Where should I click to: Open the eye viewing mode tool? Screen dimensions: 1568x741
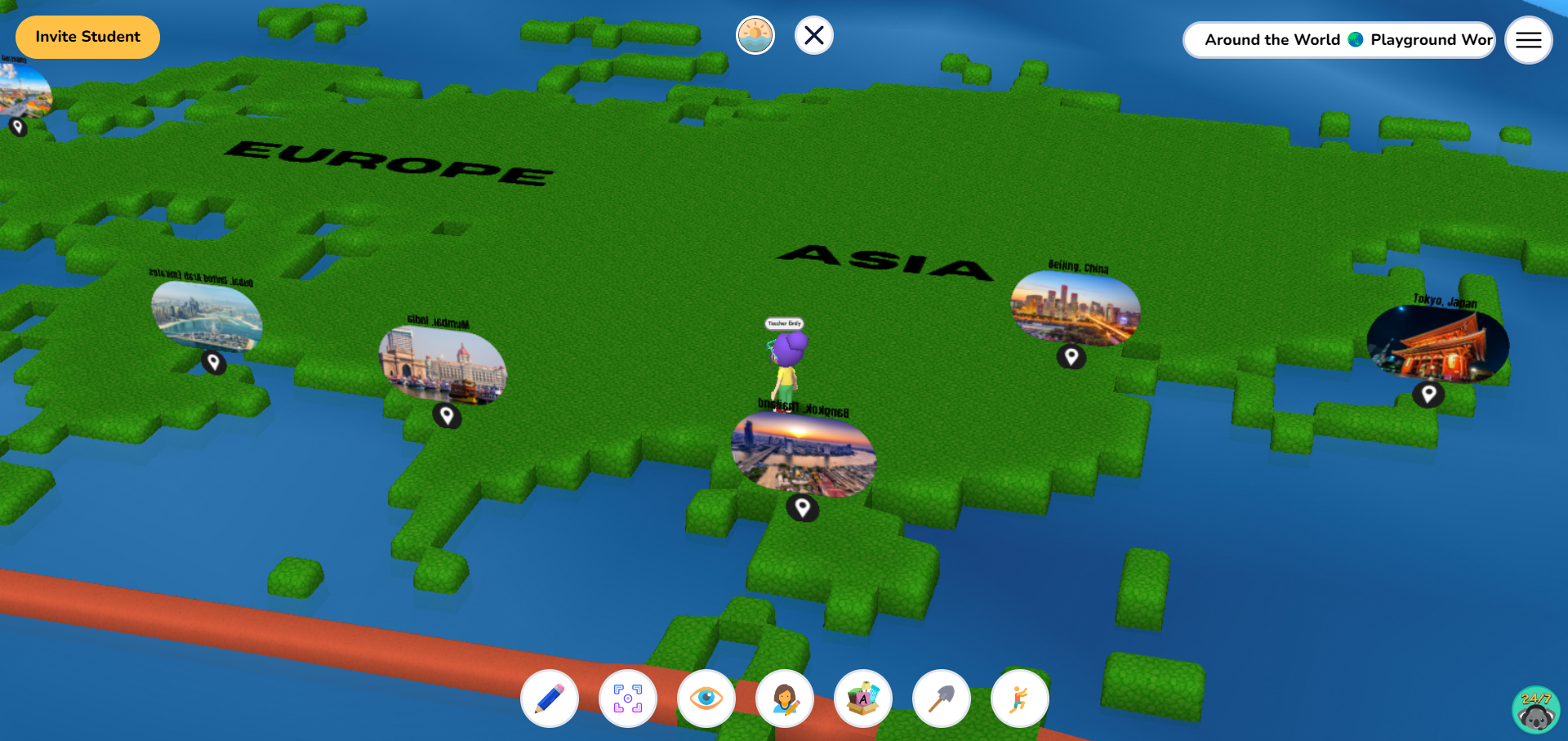tap(706, 699)
